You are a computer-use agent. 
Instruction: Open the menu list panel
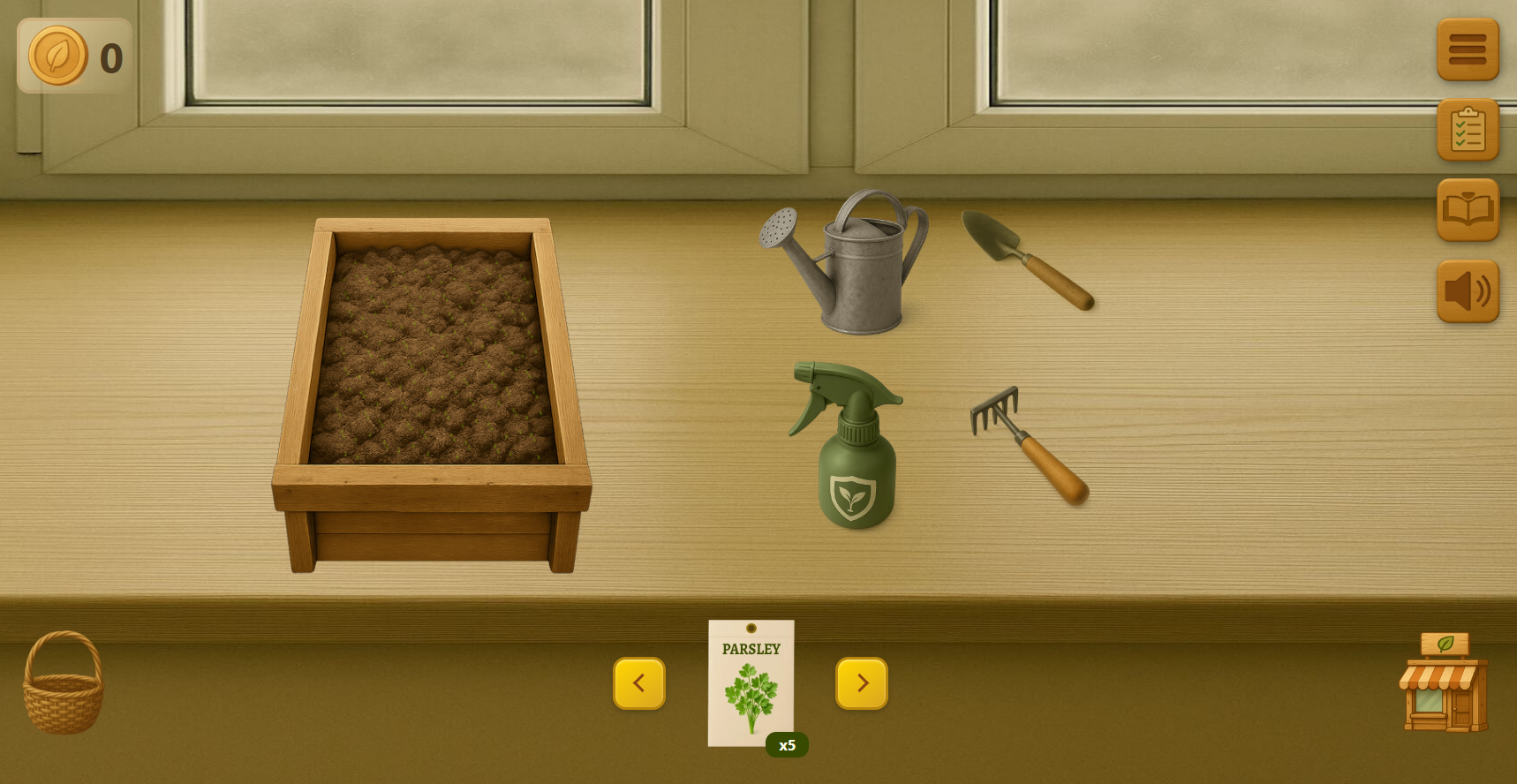1468,49
